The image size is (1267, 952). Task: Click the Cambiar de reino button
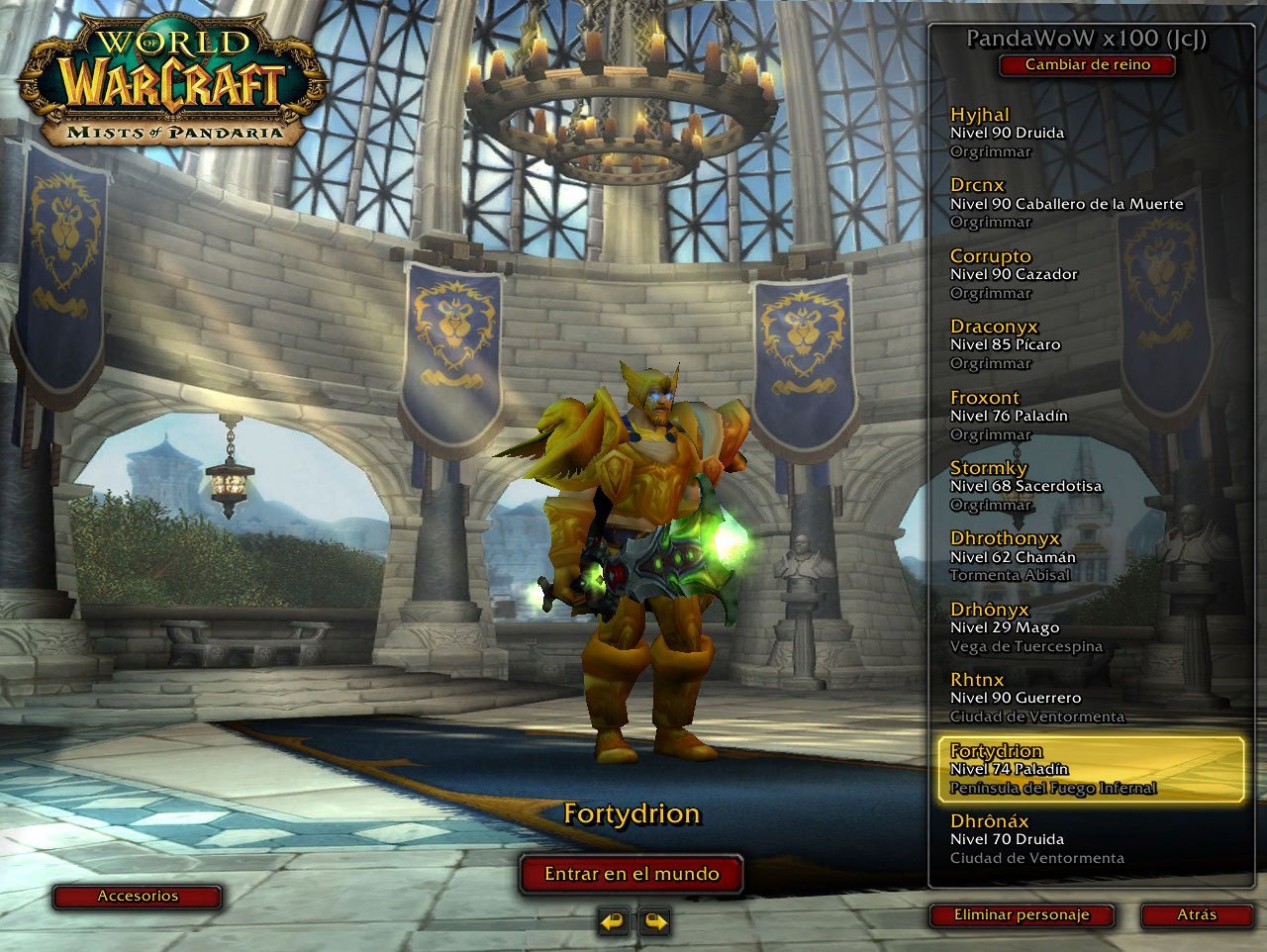[x=1087, y=65]
